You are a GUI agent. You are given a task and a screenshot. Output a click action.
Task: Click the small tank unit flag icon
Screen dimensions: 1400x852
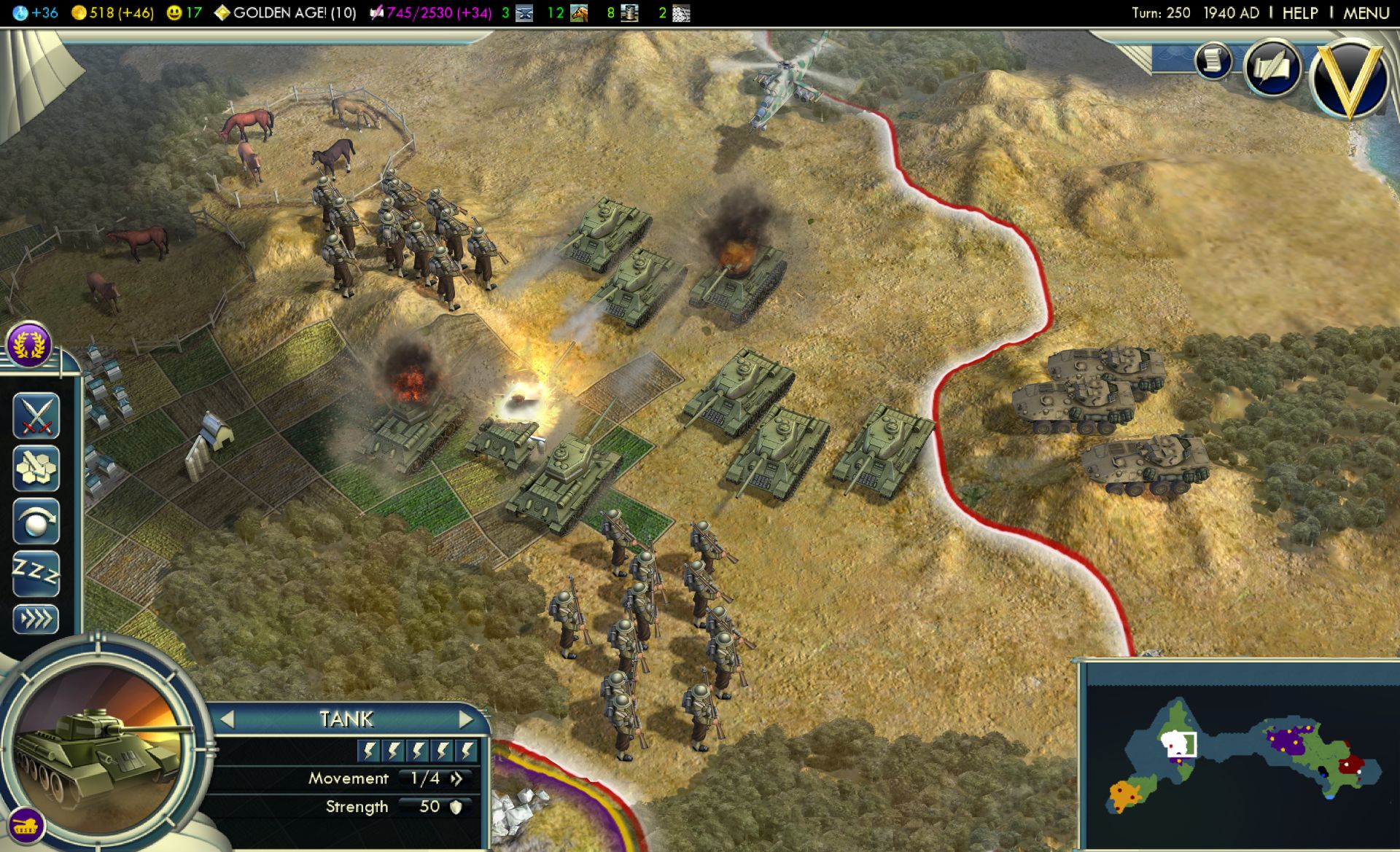(25, 826)
